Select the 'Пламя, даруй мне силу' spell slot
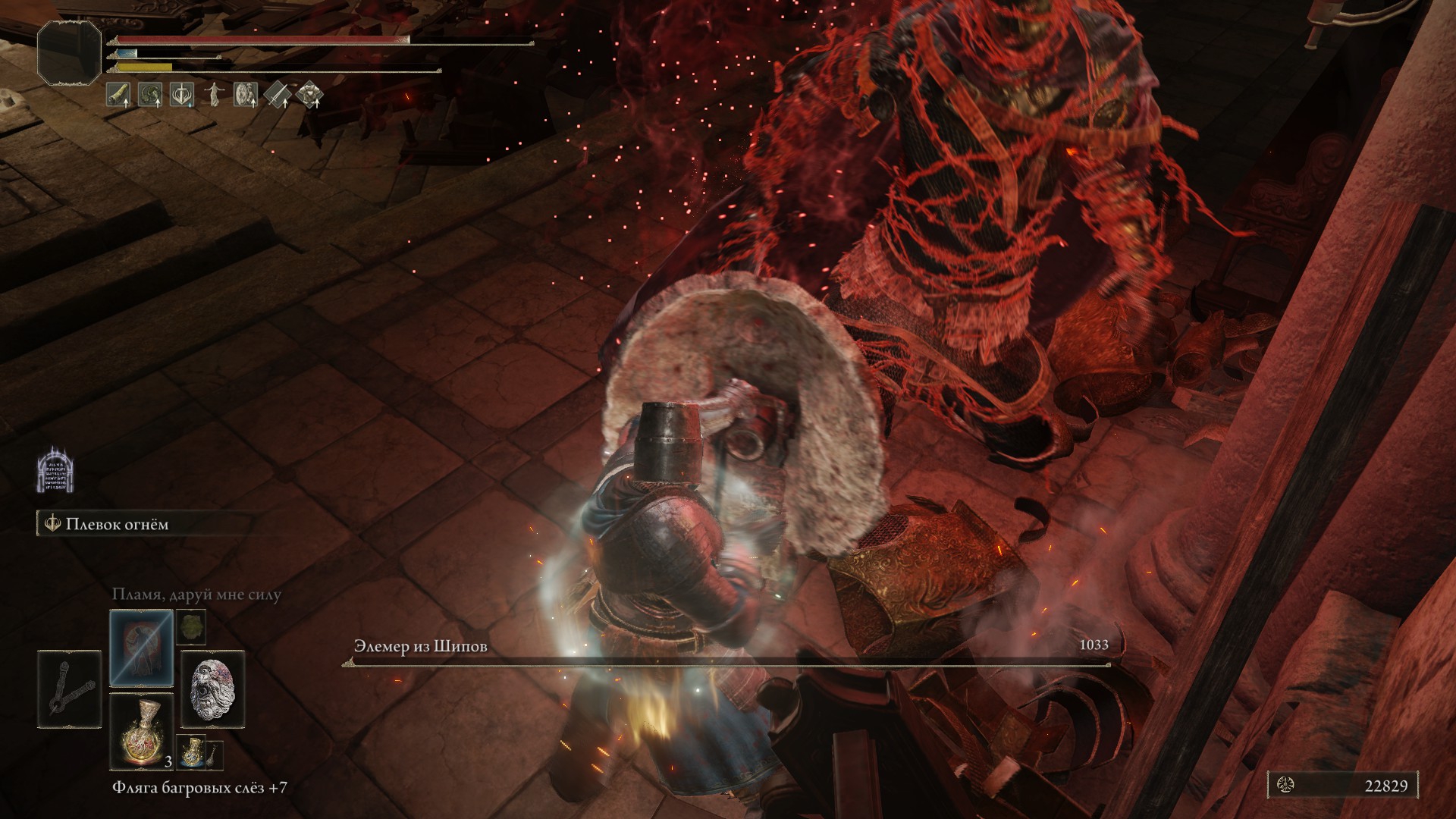1456x819 pixels. point(142,647)
